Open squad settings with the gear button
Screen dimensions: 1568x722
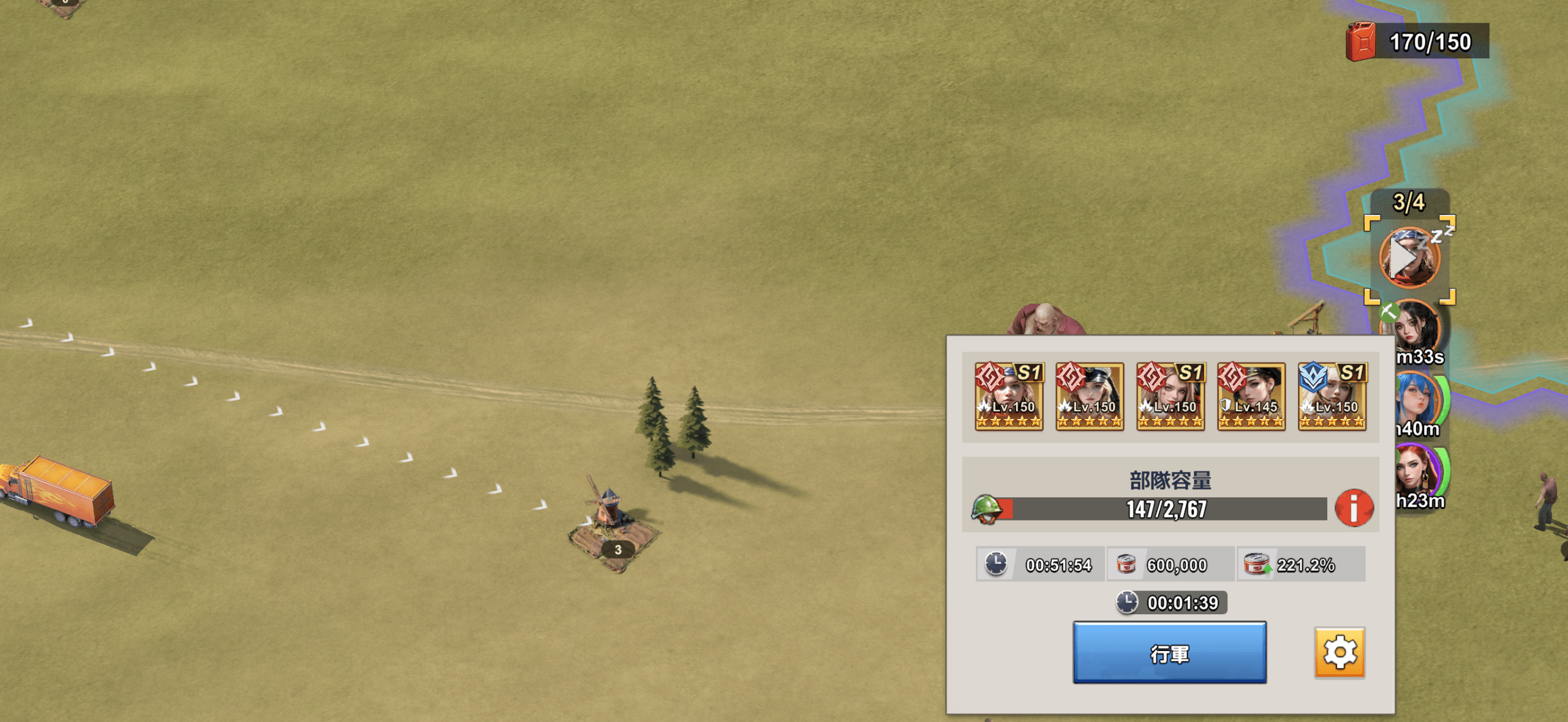click(x=1340, y=653)
